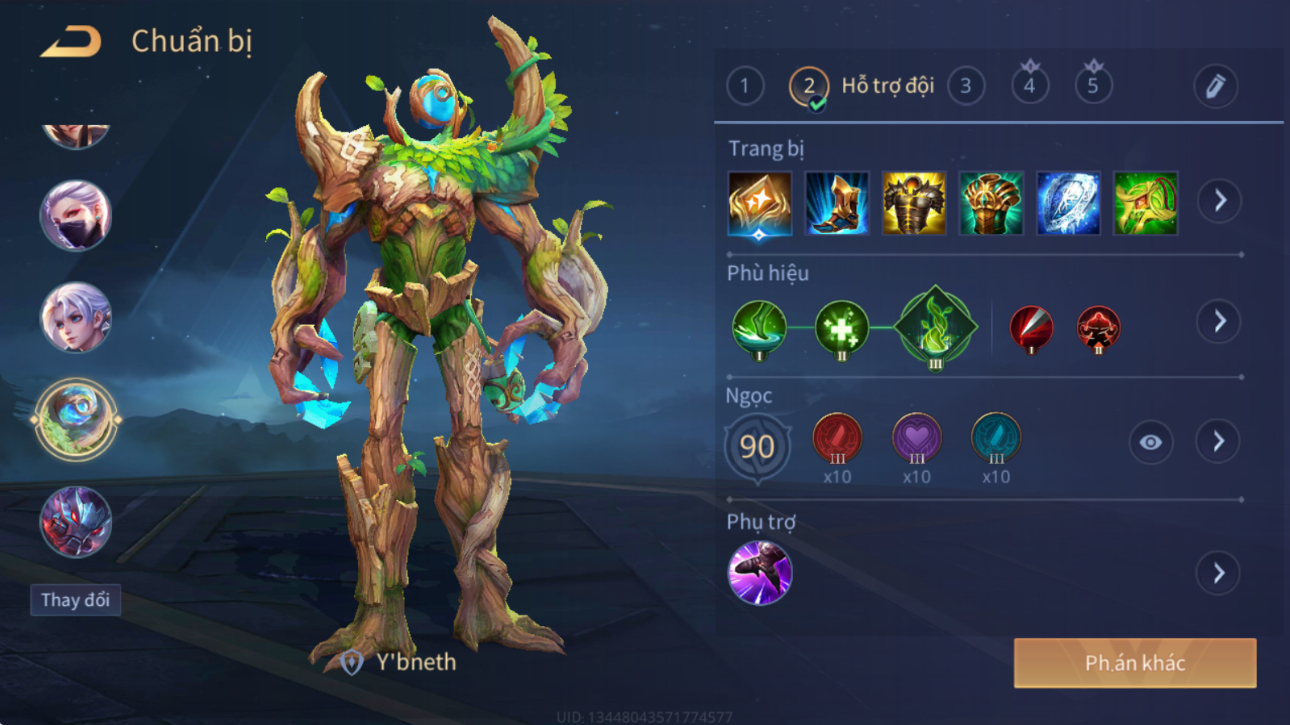This screenshot has width=1290, height=725.
Task: Open the Phù hiệu badge arrow
Action: (1219, 322)
